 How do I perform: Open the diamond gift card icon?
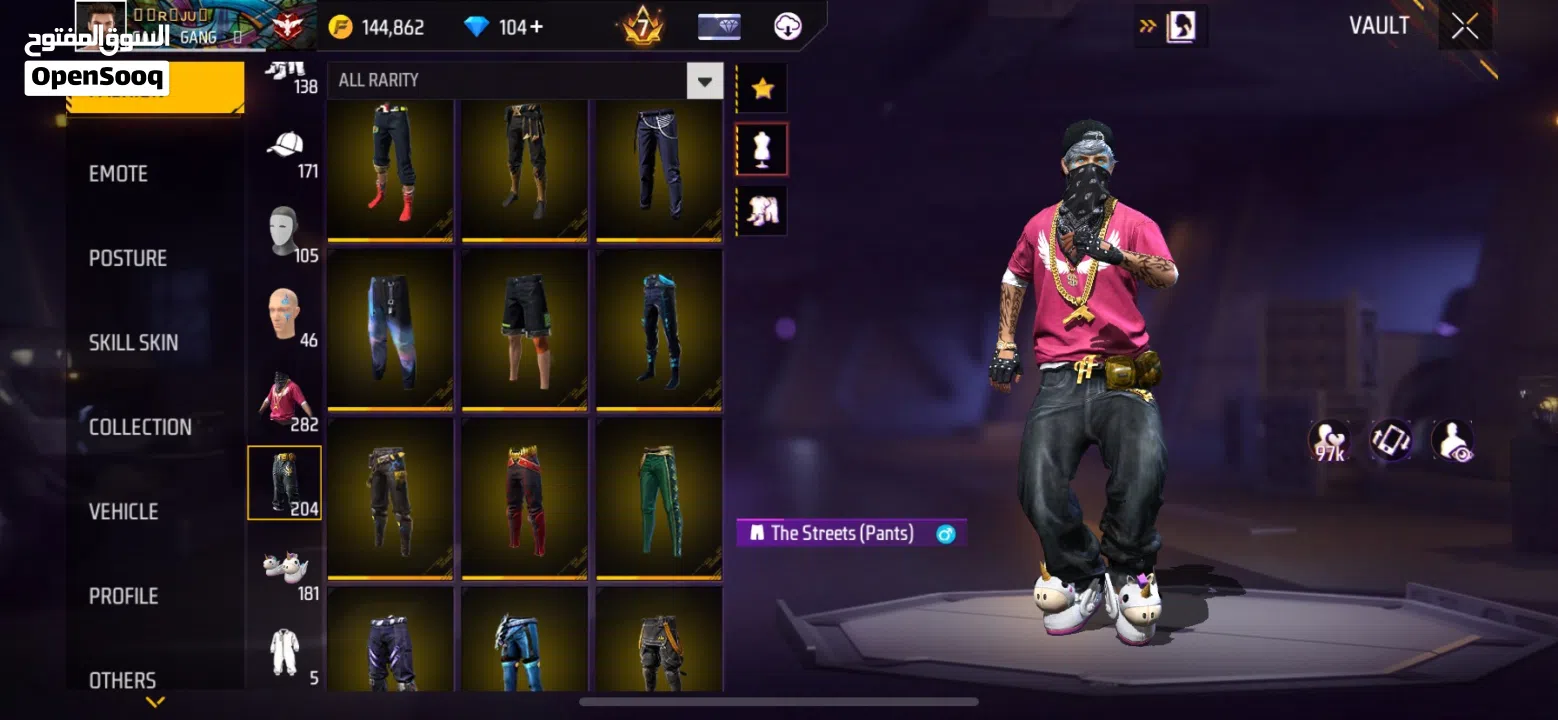click(x=718, y=26)
